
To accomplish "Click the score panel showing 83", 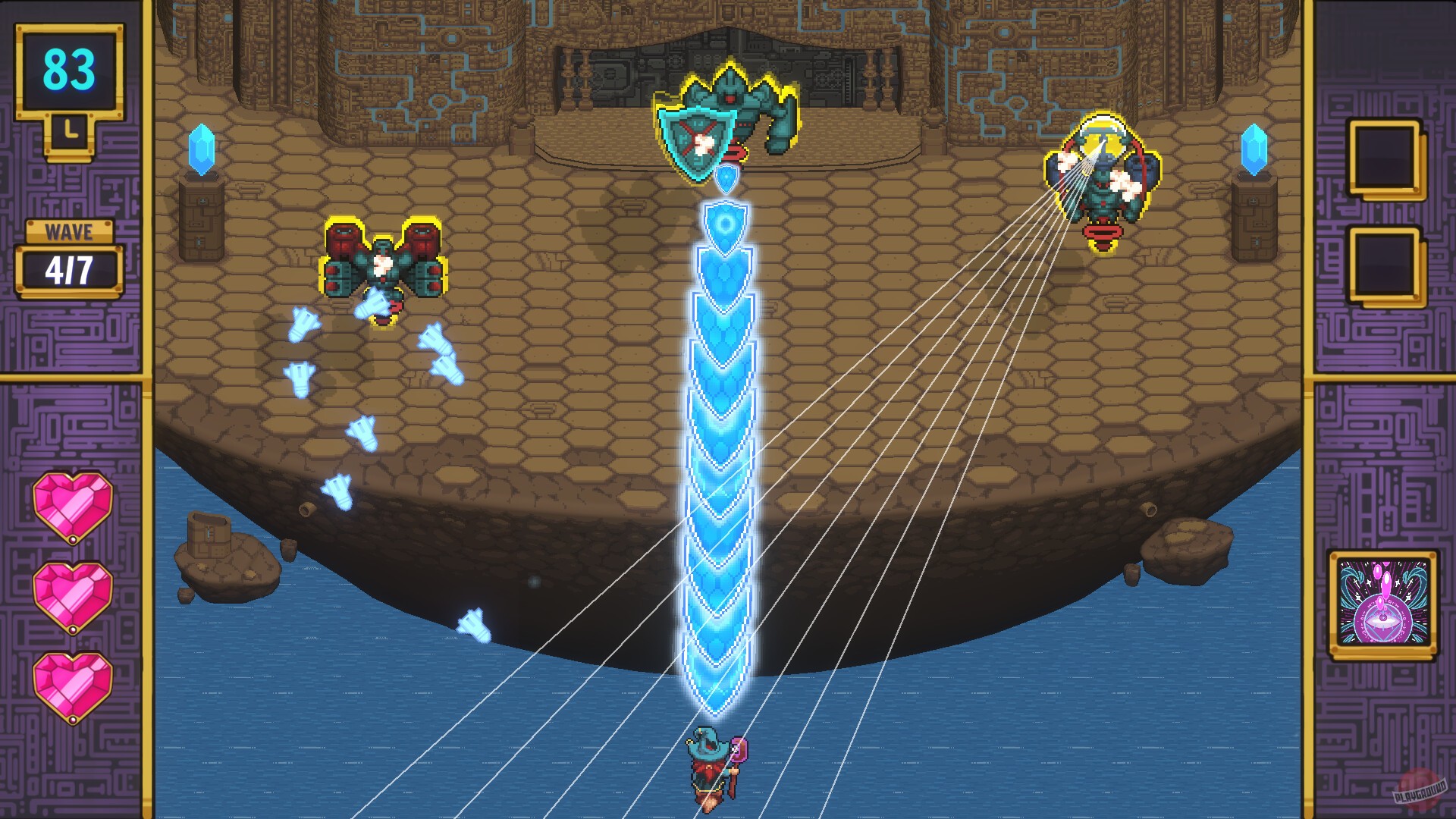I will click(x=68, y=68).
